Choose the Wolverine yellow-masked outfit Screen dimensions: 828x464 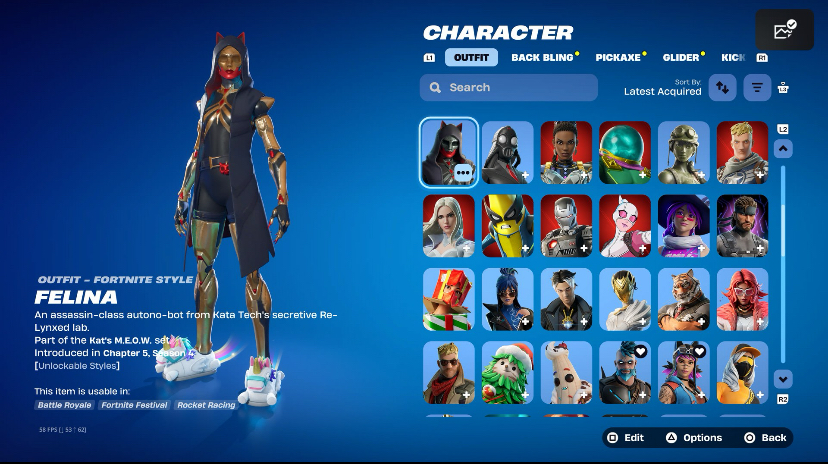pos(507,225)
